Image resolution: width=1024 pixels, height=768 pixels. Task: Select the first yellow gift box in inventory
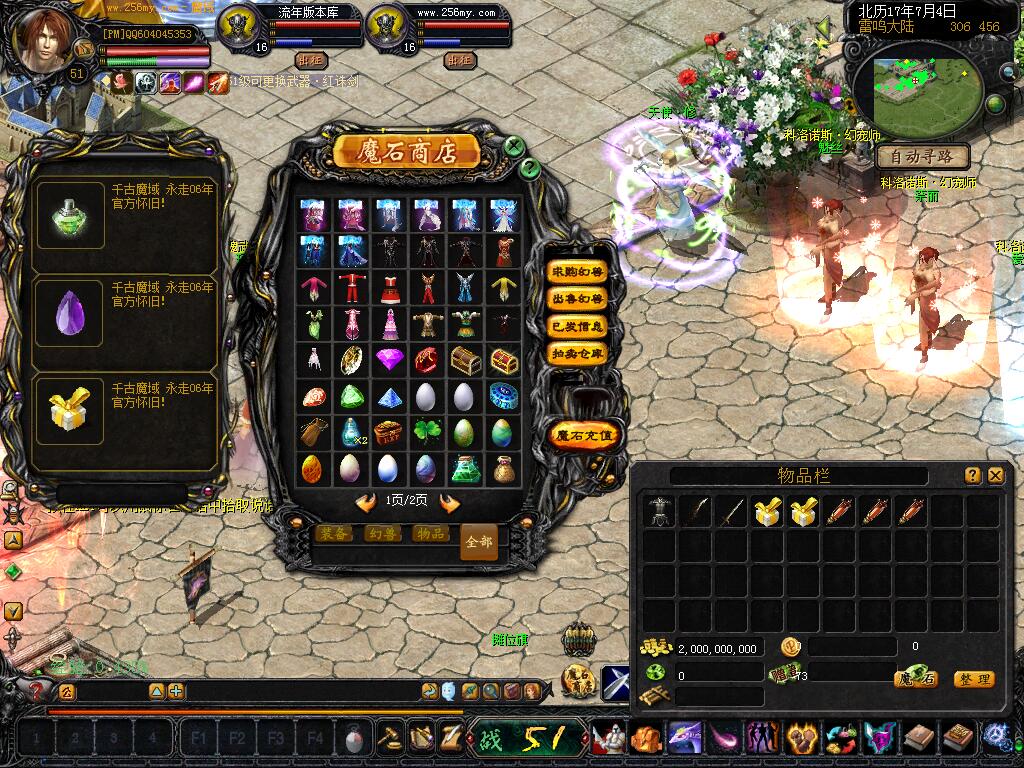click(x=767, y=512)
